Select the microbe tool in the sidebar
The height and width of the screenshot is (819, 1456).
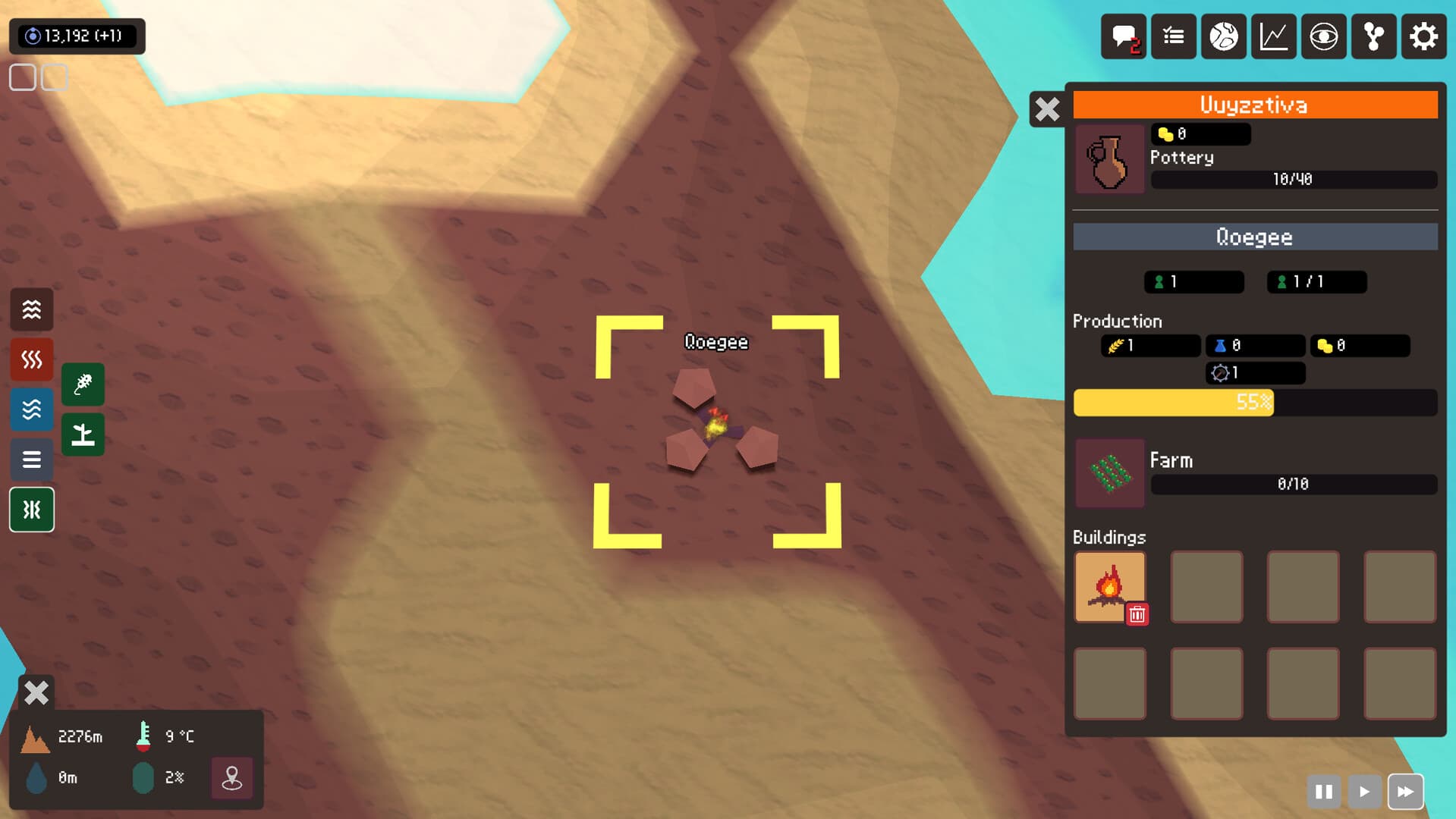click(83, 384)
